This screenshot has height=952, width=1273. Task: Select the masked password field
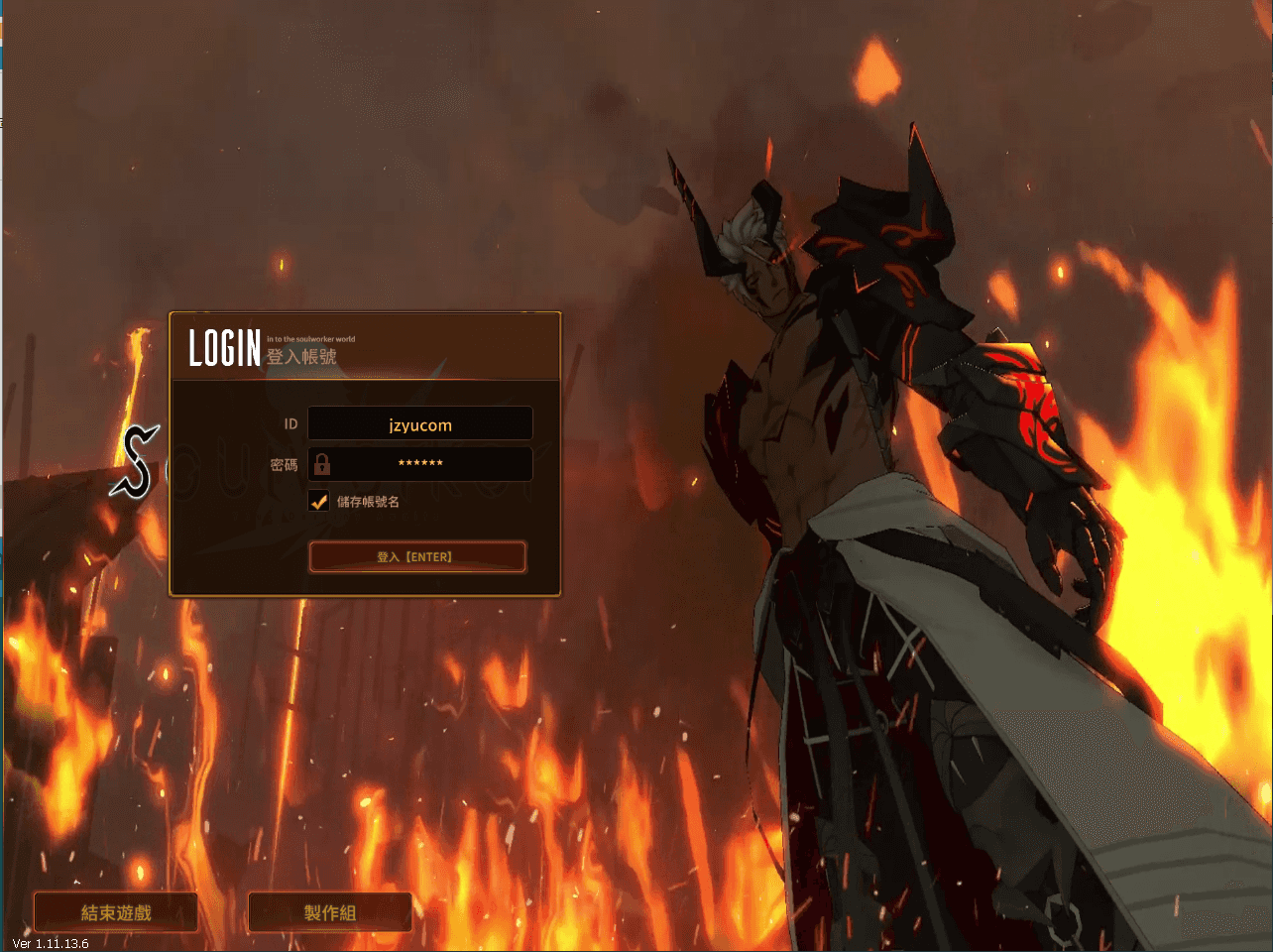(420, 463)
